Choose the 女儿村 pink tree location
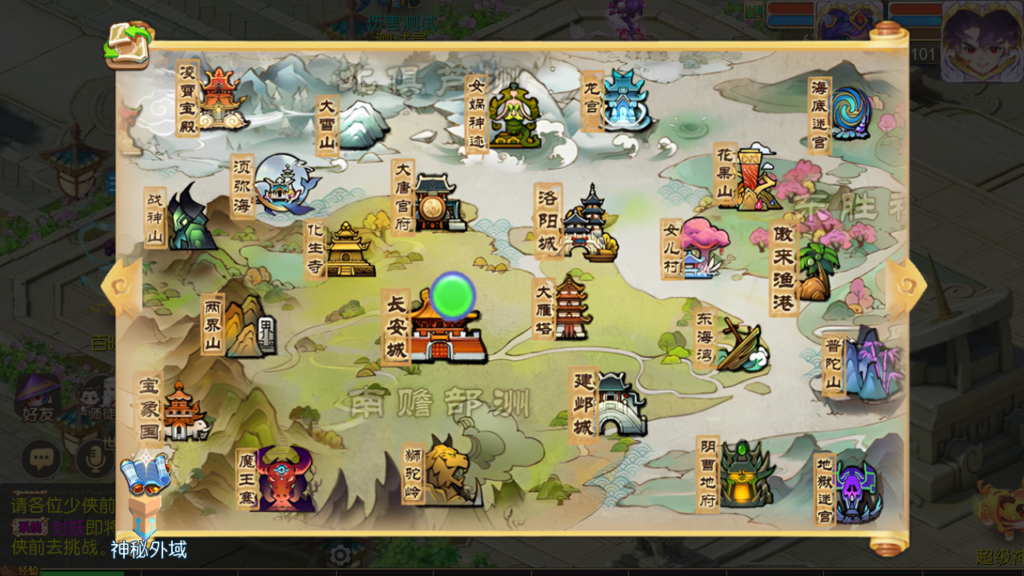 click(x=702, y=246)
